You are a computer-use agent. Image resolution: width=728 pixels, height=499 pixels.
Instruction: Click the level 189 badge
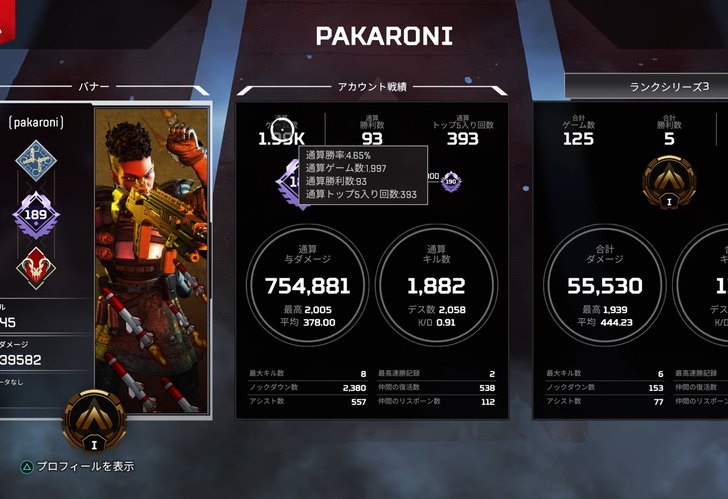[x=37, y=215]
